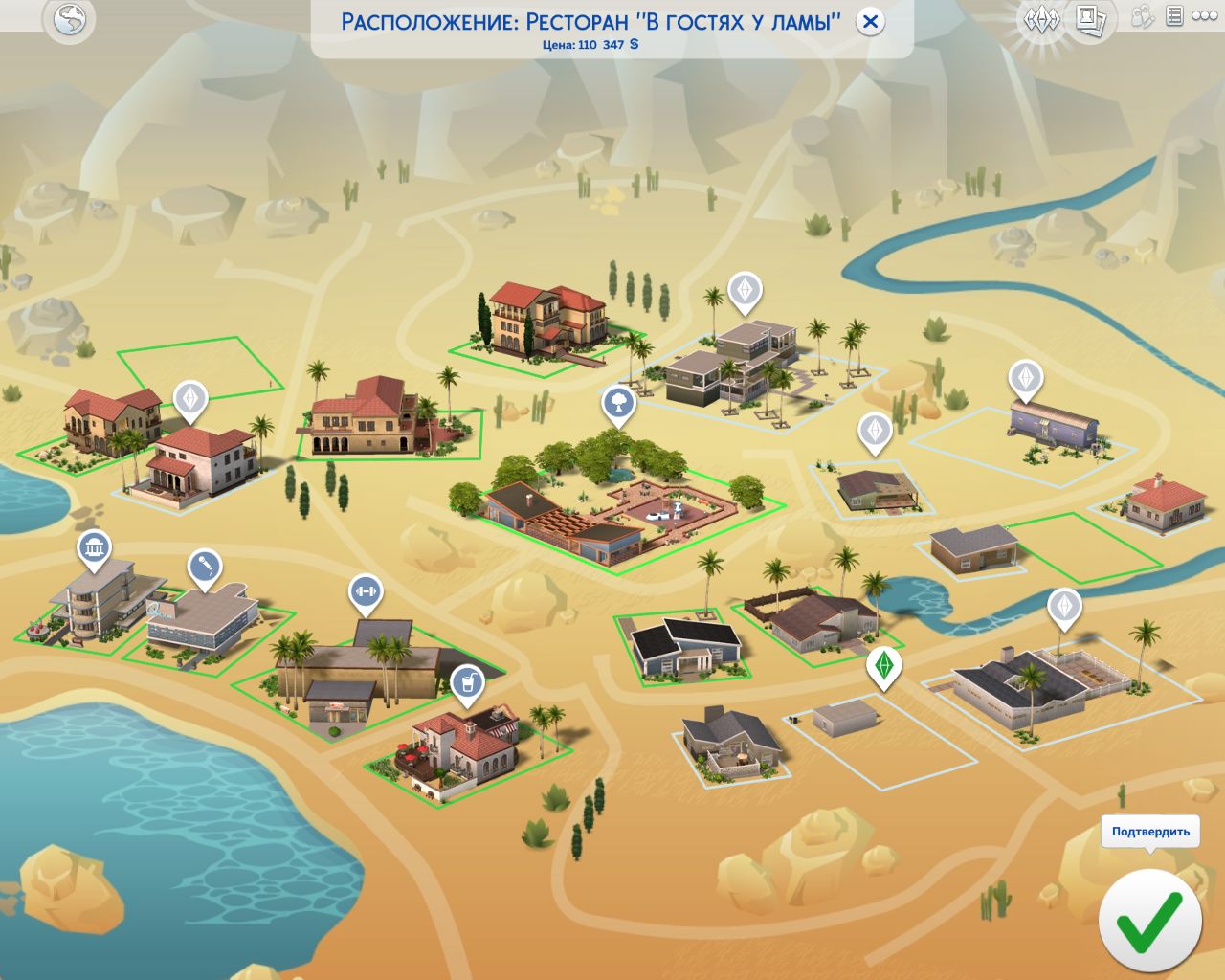Select the gym dumbbell marker

(x=365, y=592)
